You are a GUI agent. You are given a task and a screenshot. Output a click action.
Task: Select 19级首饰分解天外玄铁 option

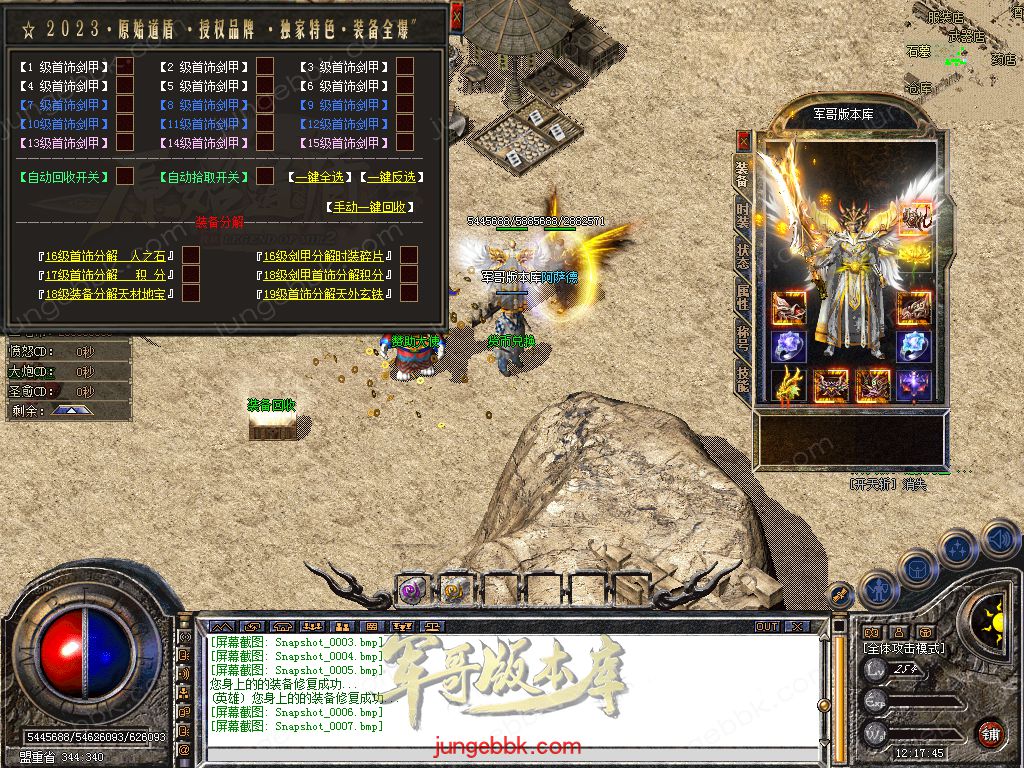pyautogui.click(x=409, y=294)
